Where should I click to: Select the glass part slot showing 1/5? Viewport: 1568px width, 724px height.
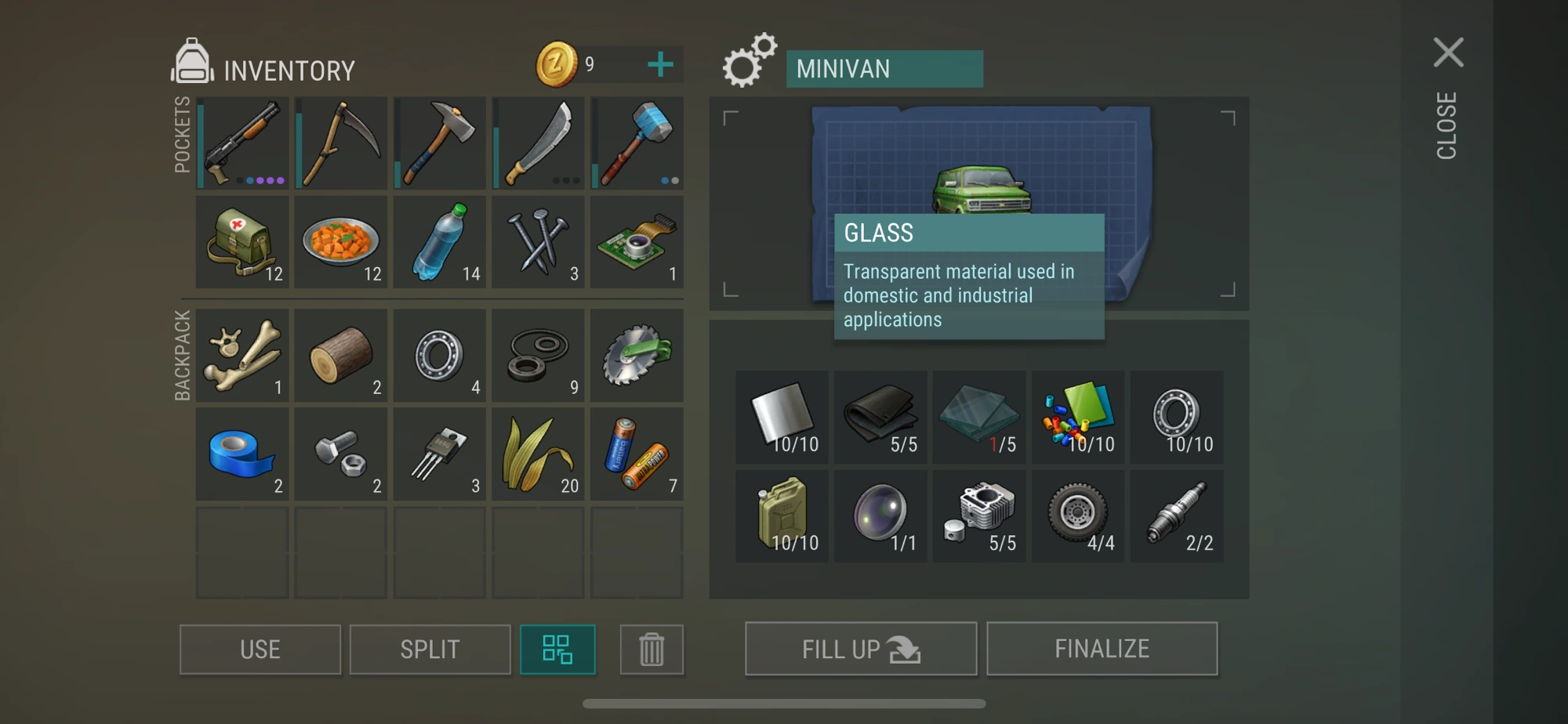pyautogui.click(x=978, y=417)
